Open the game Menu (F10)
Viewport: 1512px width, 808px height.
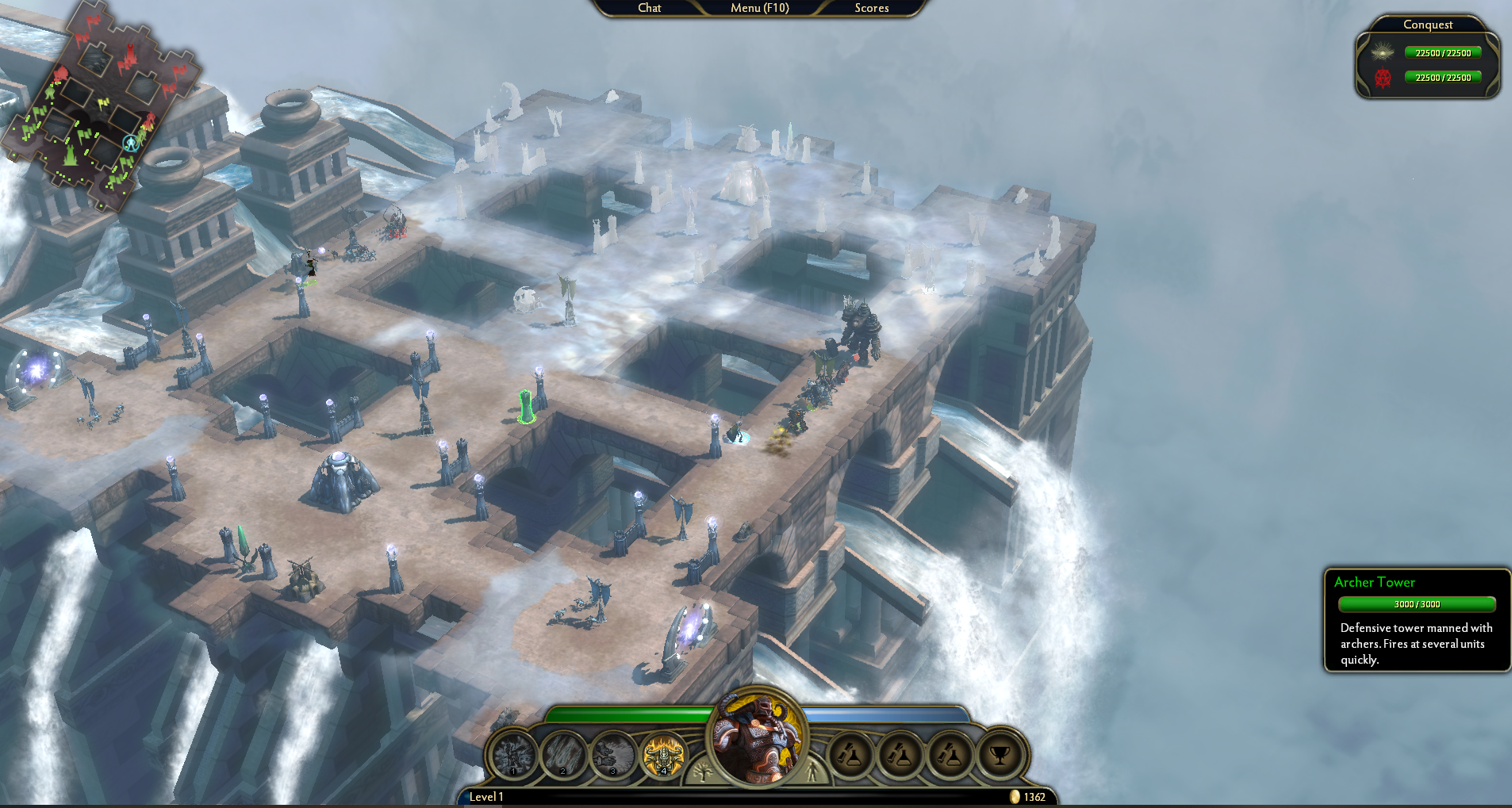759,8
